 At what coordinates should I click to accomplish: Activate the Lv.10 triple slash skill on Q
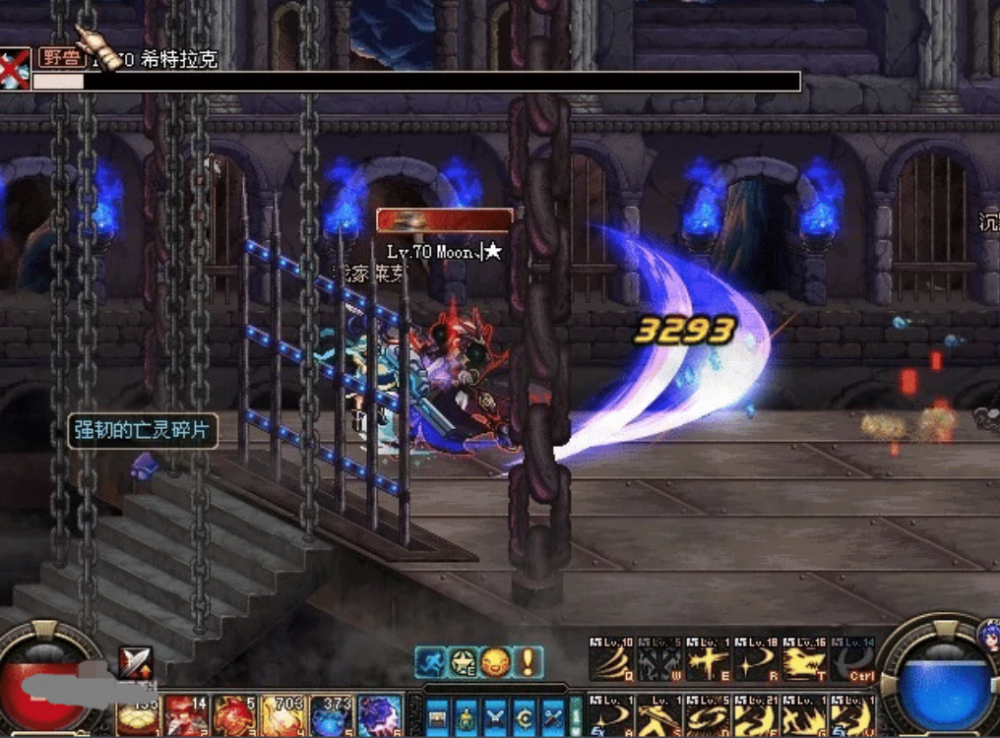pos(610,659)
